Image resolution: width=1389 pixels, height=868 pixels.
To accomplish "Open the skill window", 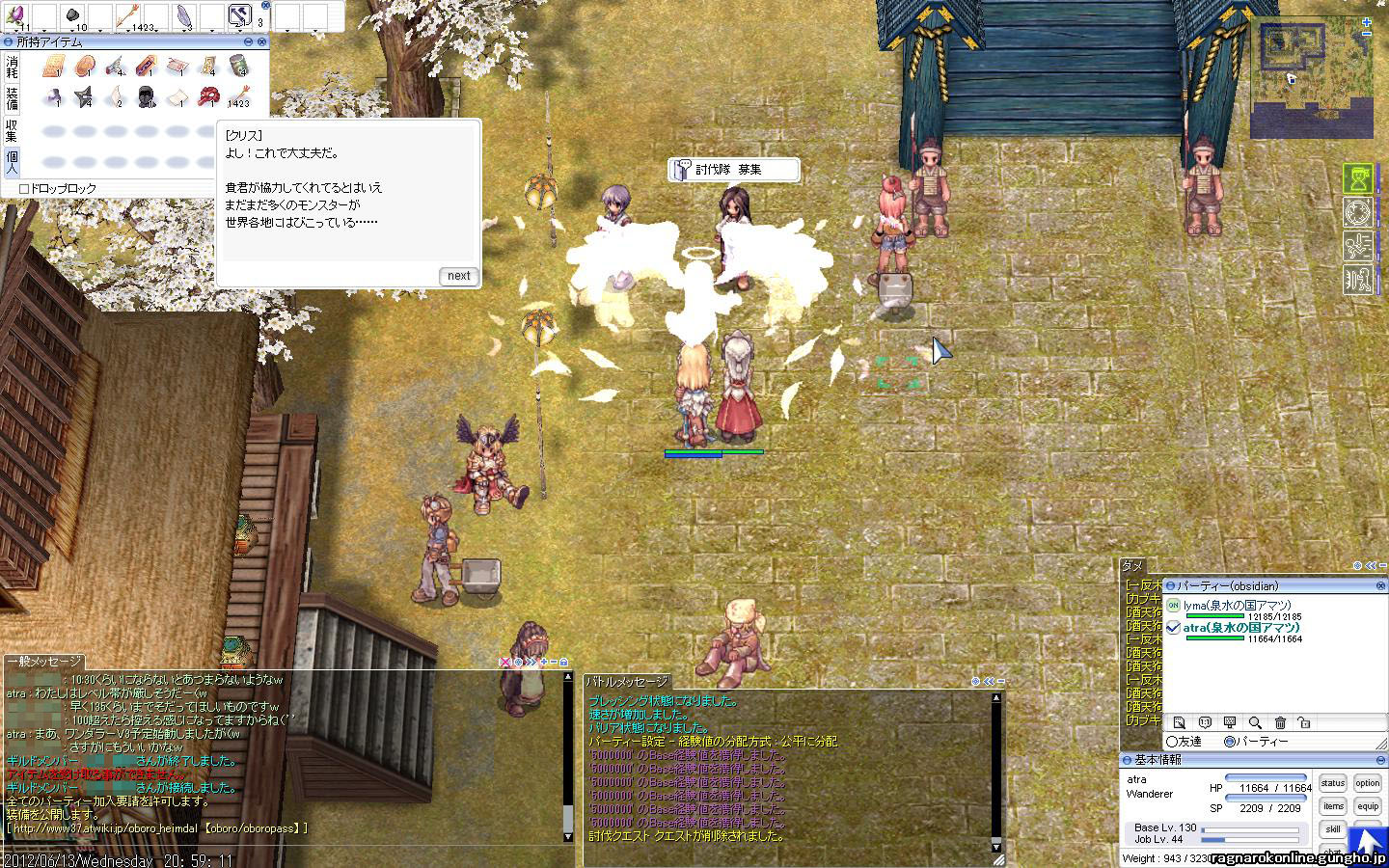I will pyautogui.click(x=1333, y=828).
